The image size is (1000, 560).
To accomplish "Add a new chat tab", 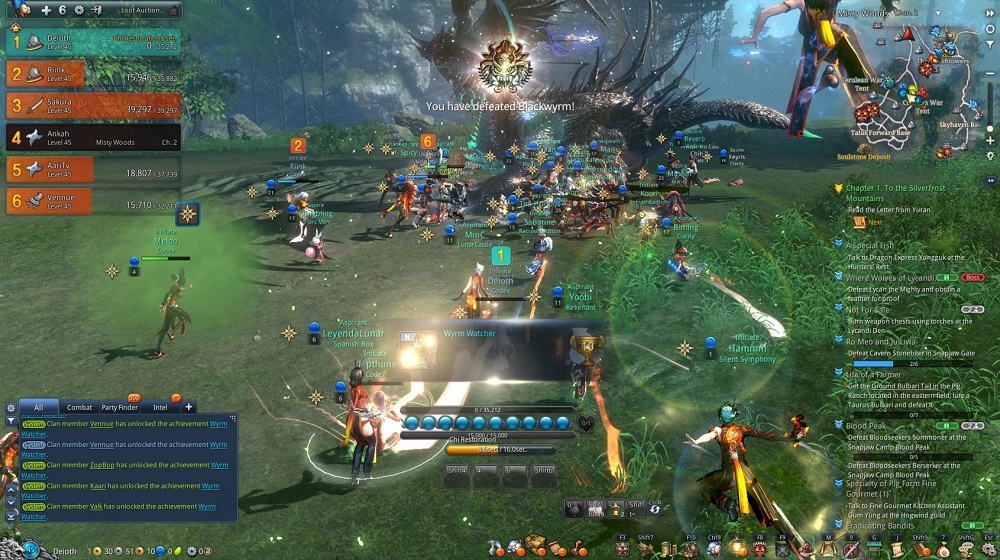I will point(188,407).
